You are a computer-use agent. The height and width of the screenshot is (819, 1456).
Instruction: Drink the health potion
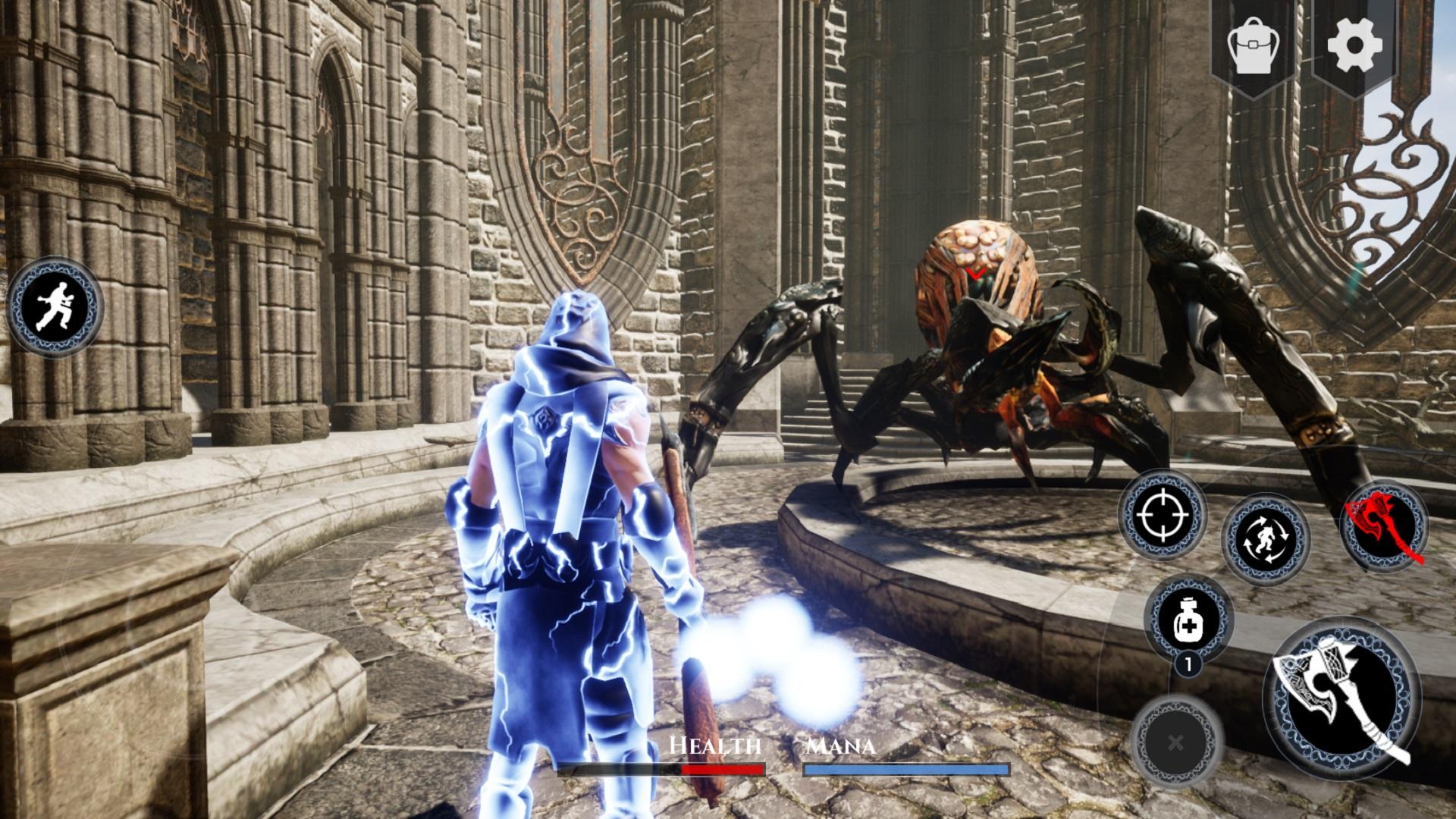(x=1187, y=619)
